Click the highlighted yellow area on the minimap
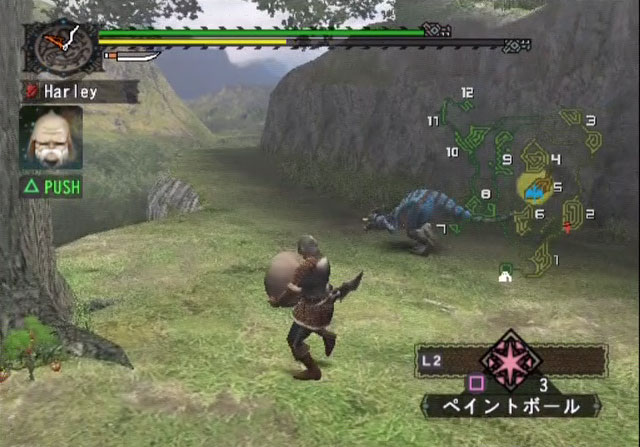Screen dimensions: 640x447 coord(534,186)
